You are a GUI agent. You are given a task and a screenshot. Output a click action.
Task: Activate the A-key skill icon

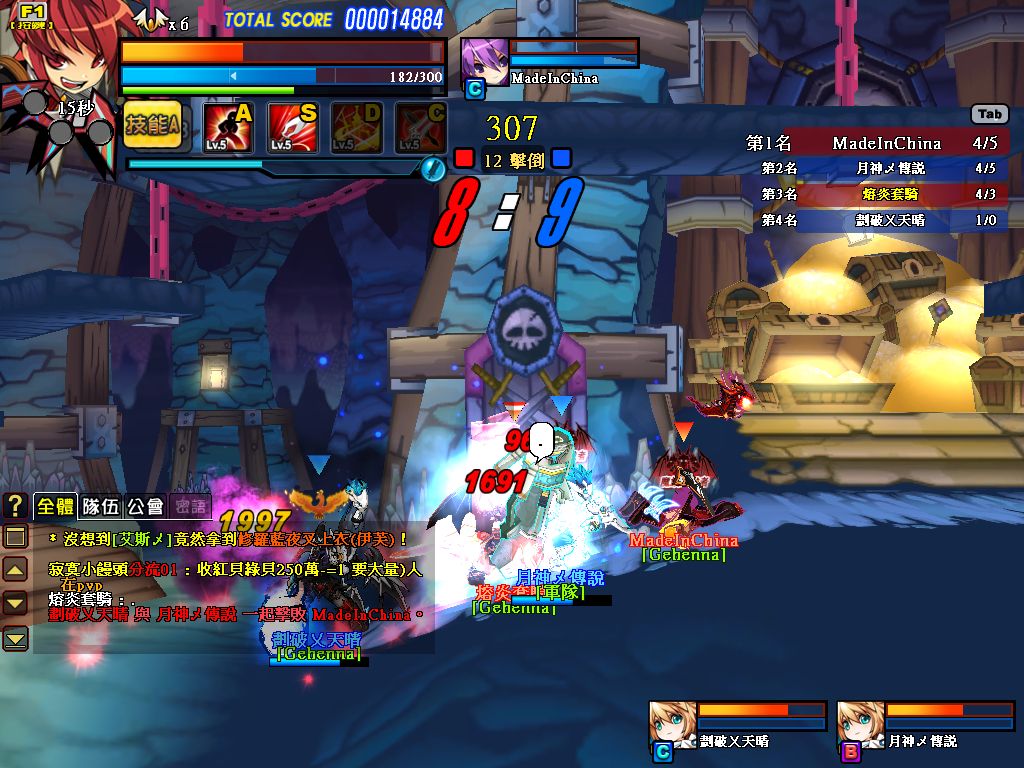(229, 128)
